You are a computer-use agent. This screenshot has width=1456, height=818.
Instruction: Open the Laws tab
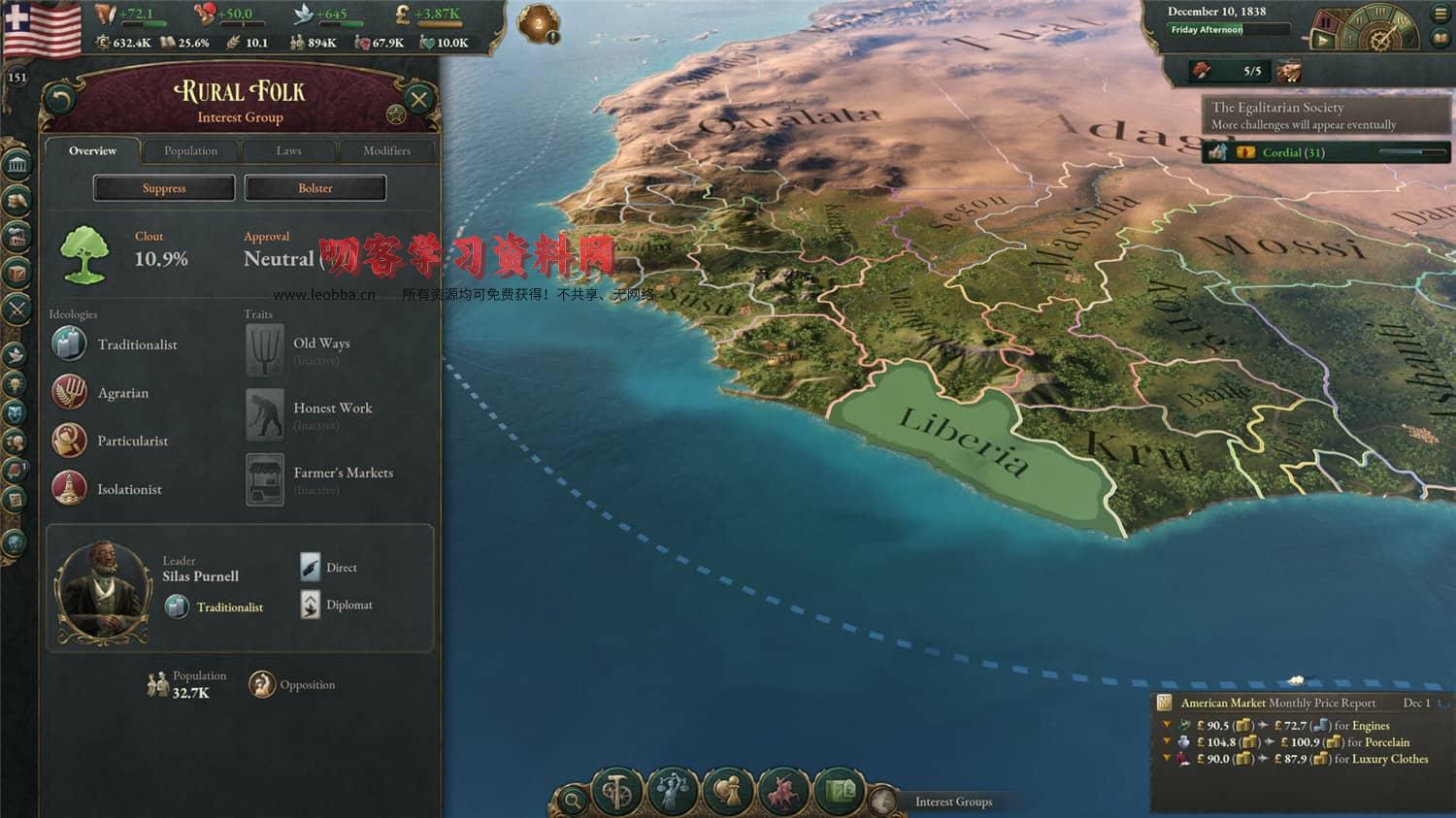(x=288, y=150)
